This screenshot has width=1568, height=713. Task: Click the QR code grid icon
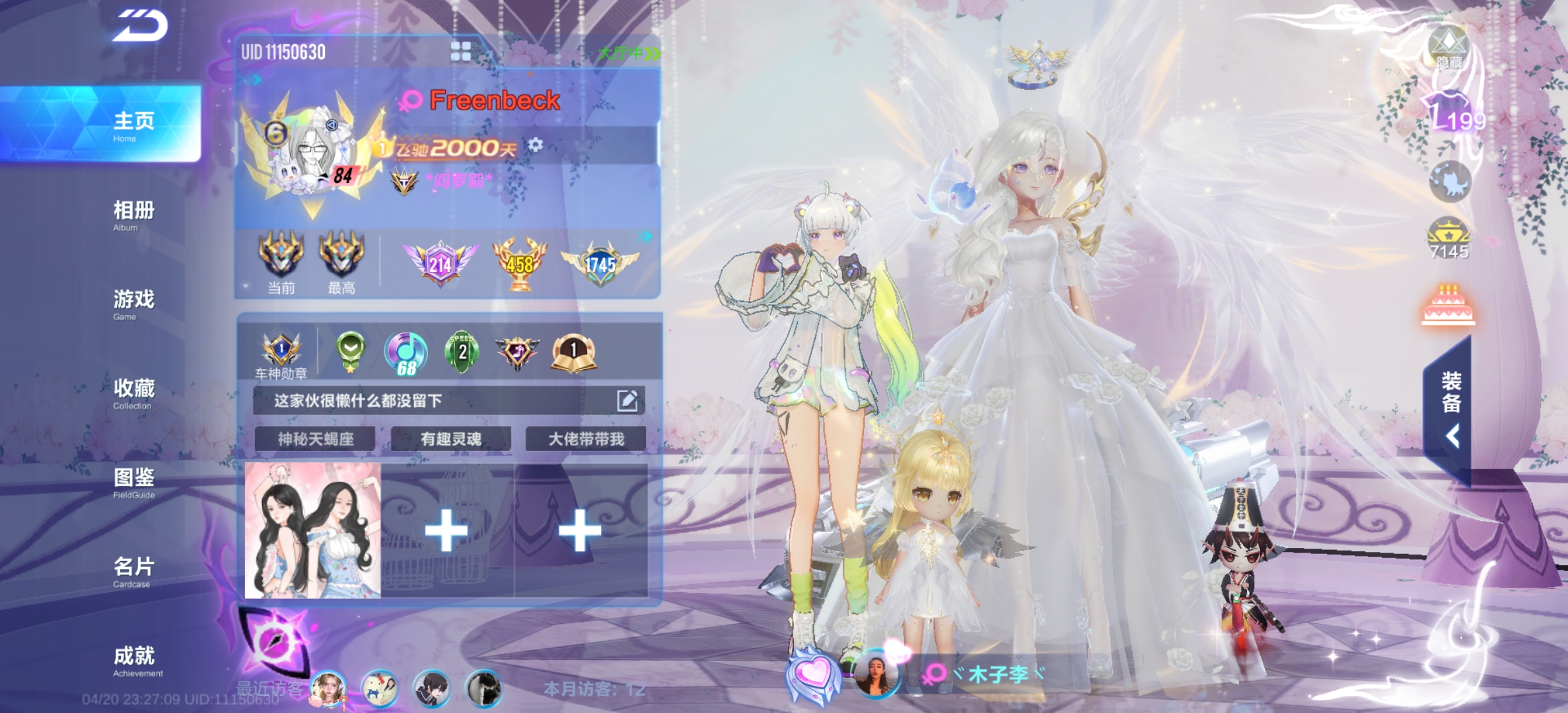(x=460, y=51)
